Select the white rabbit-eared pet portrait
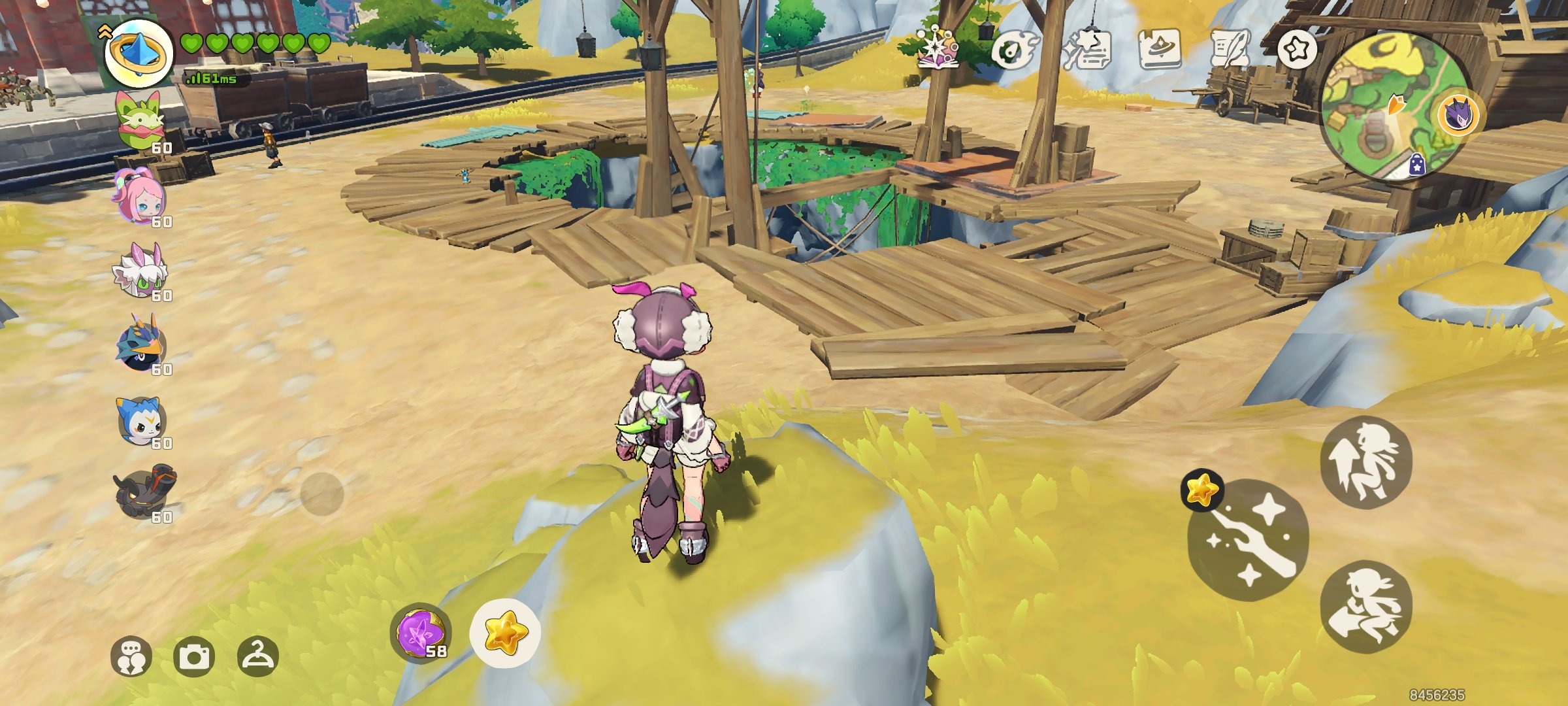The width and height of the screenshot is (1568, 706). [140, 271]
